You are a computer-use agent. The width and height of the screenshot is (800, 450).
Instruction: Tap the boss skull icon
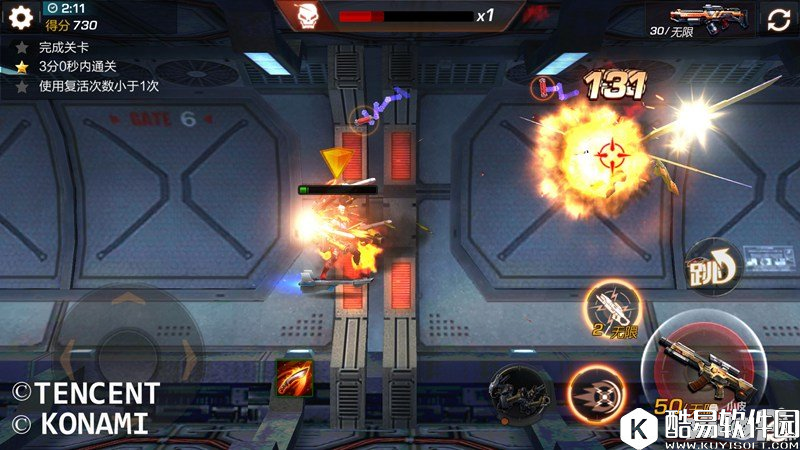coord(309,16)
